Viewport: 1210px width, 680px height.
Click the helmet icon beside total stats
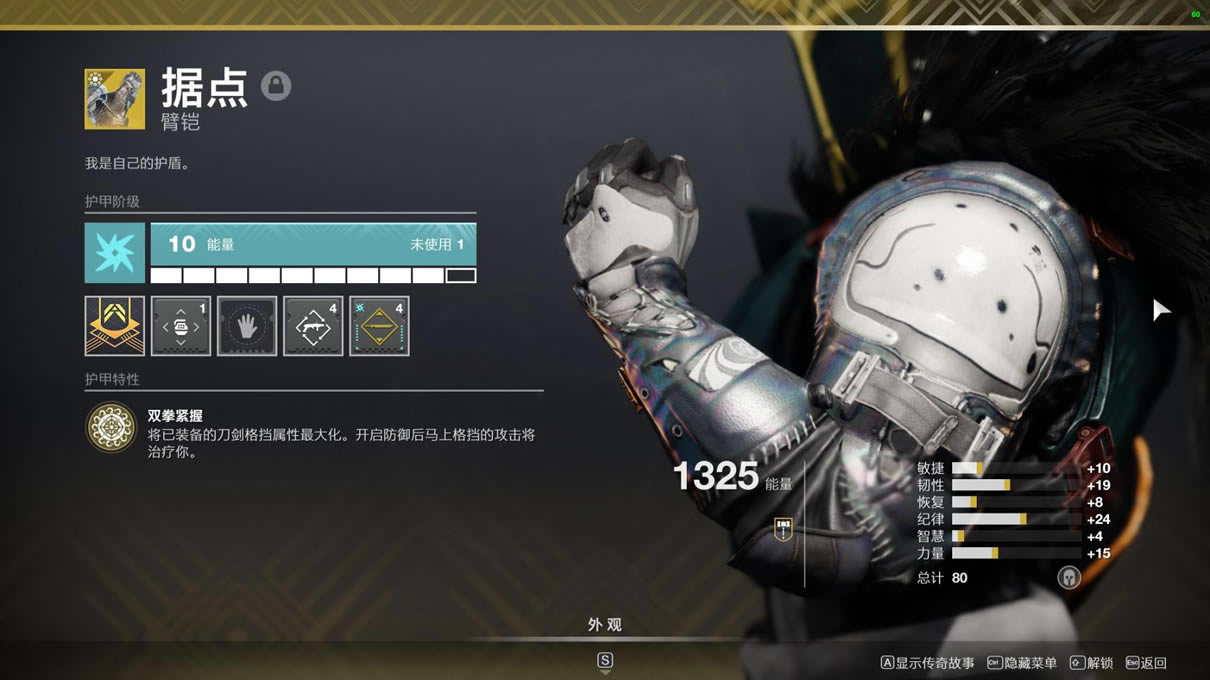[1069, 577]
